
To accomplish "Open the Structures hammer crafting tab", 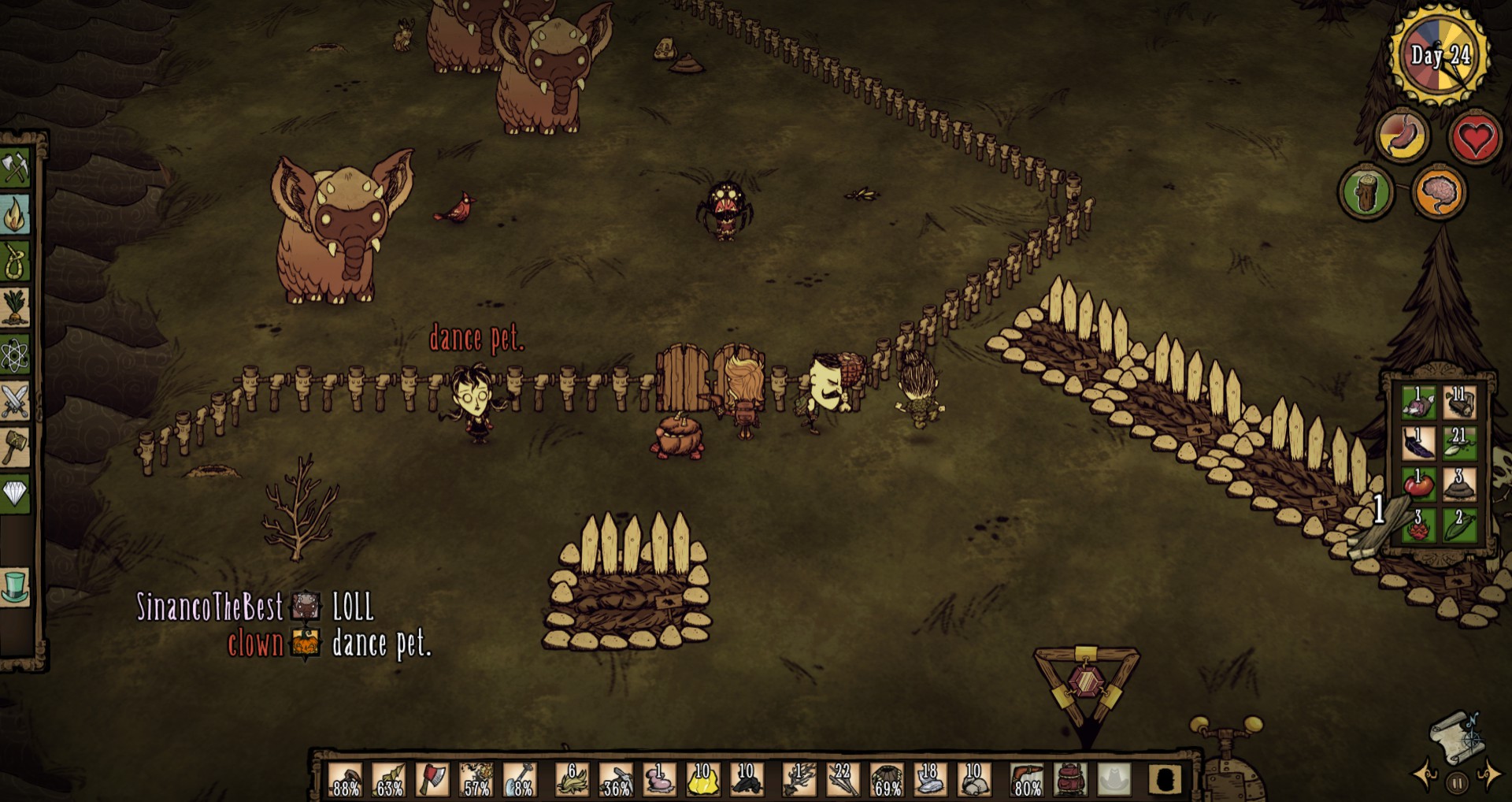I will tap(16, 447).
